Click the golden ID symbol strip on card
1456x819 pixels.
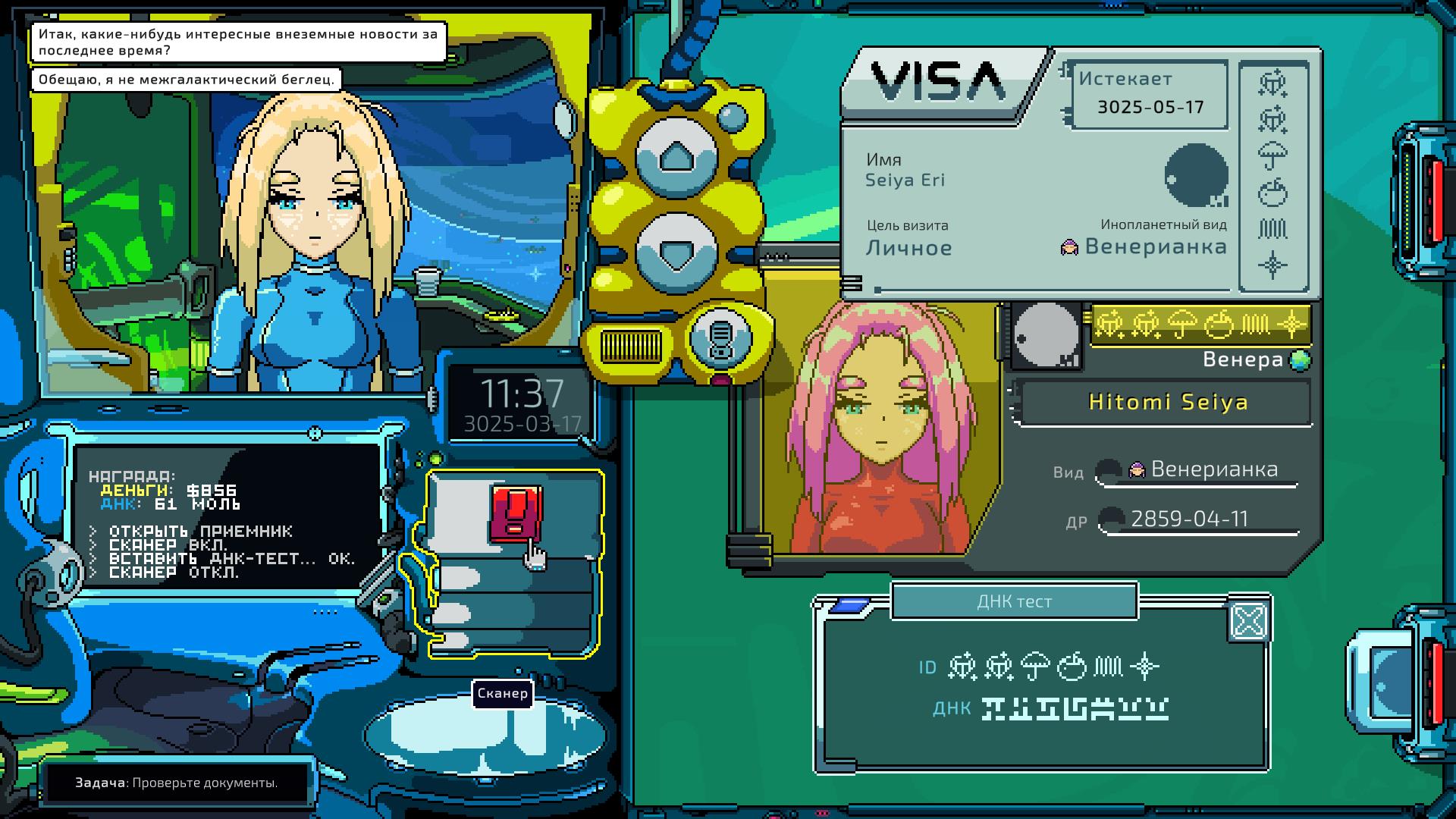[x=1200, y=325]
